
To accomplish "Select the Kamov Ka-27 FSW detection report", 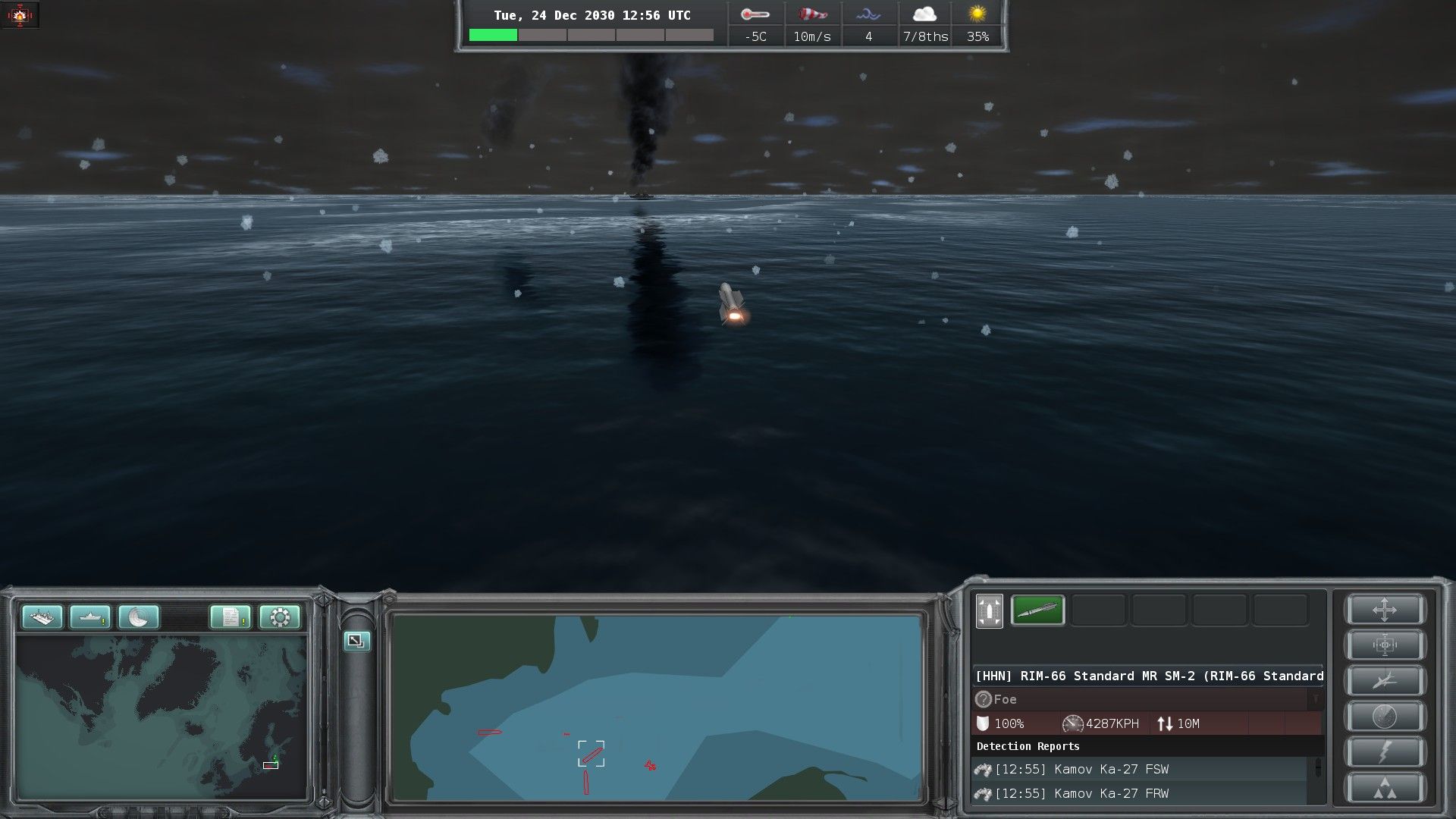I will [1137, 769].
